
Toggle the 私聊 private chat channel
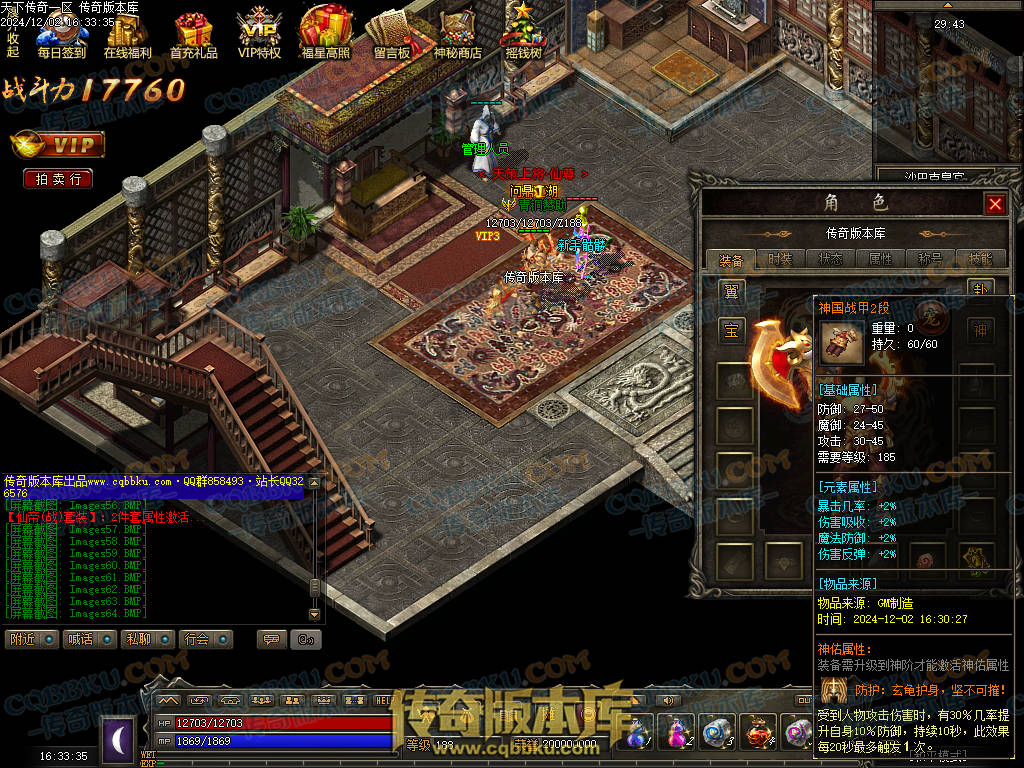[x=148, y=639]
